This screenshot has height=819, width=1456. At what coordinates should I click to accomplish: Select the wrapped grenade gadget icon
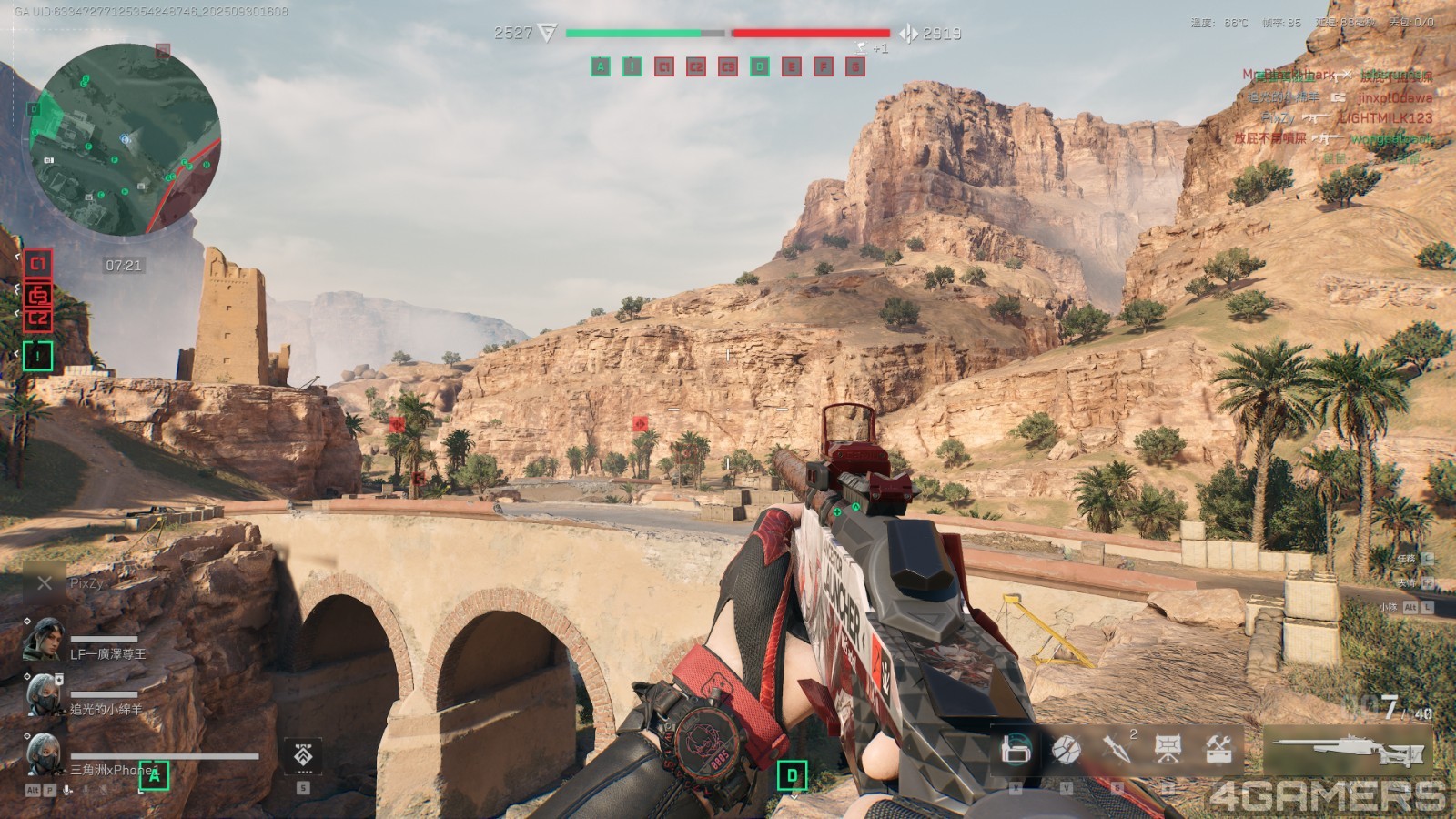click(x=1067, y=750)
